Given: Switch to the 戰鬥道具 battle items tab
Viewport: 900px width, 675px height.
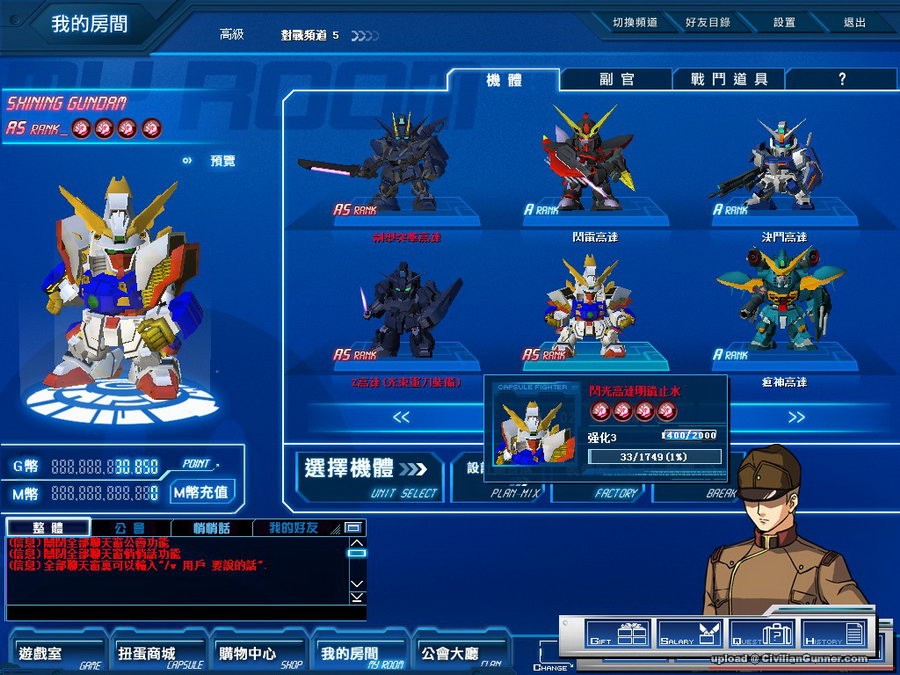Looking at the screenshot, I should pos(729,79).
